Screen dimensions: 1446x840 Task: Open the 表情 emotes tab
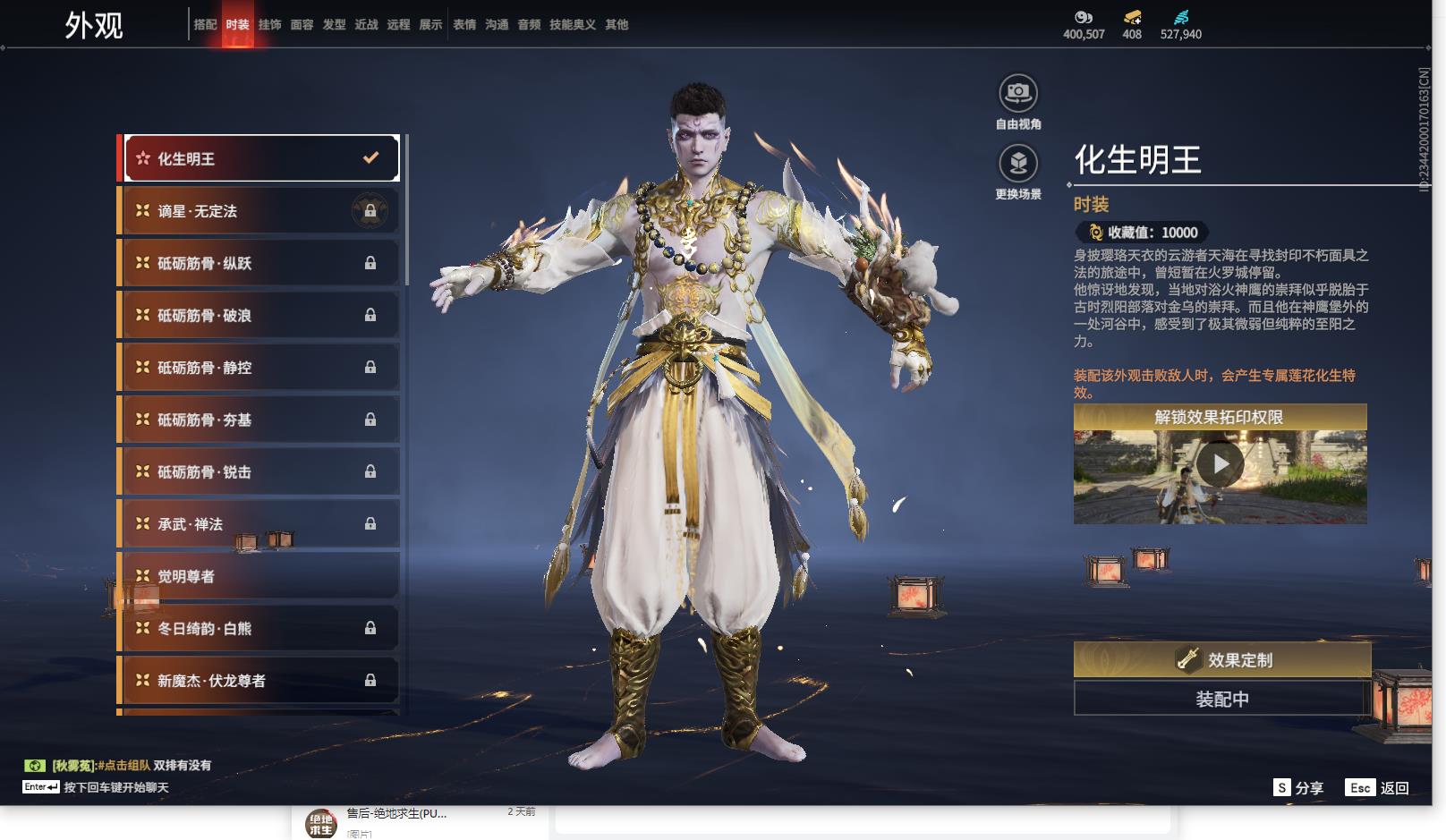464,25
